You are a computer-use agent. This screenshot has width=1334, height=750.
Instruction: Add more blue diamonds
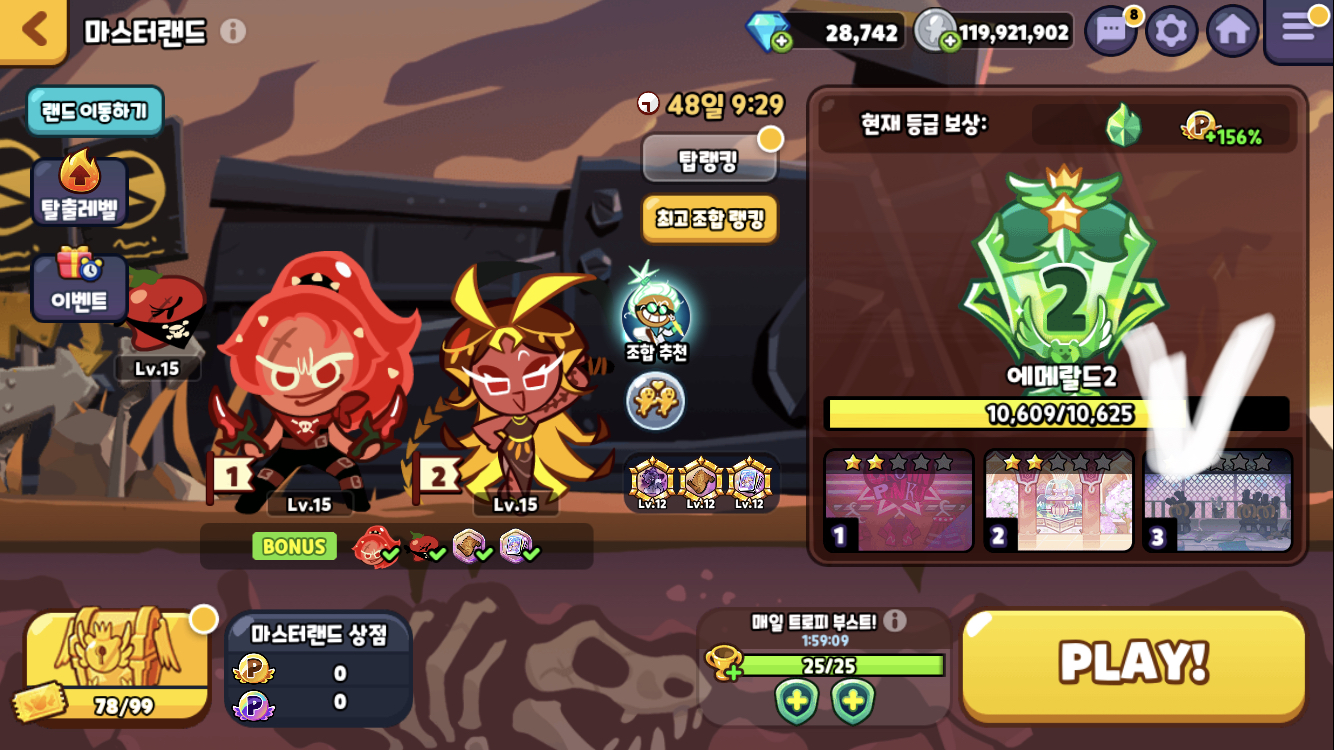click(781, 41)
